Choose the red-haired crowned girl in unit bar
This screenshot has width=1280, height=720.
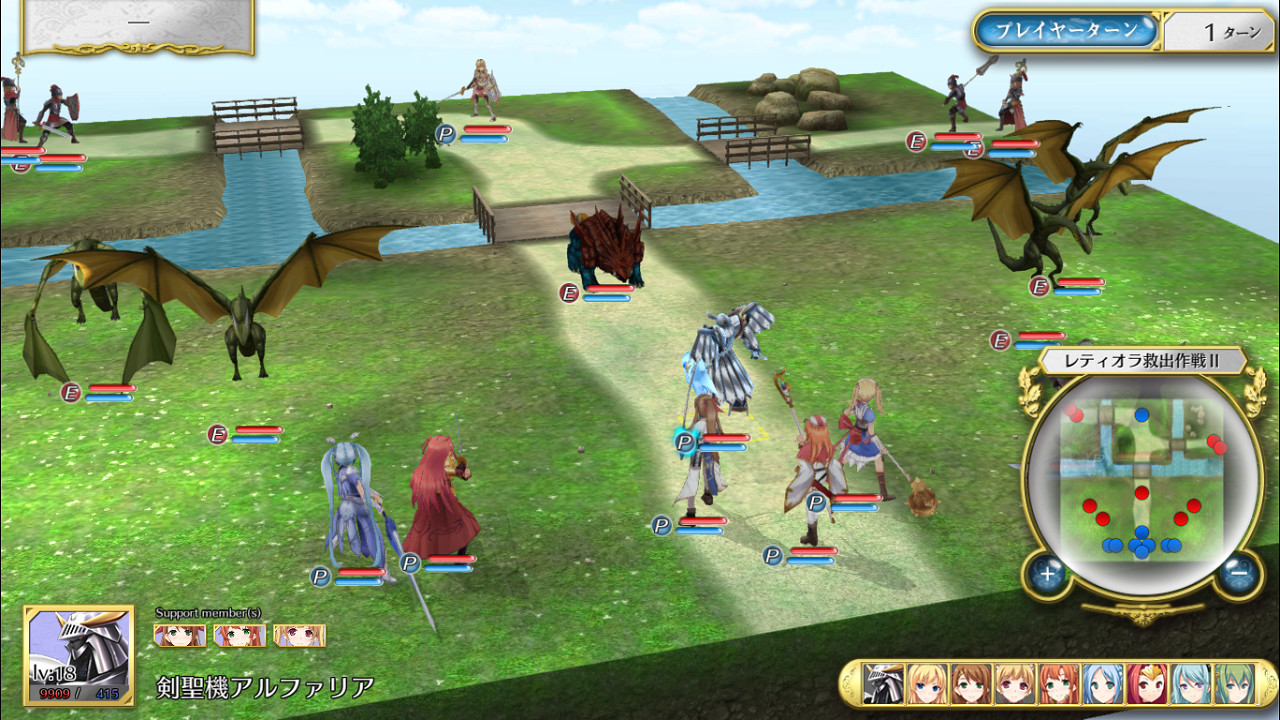1147,684
